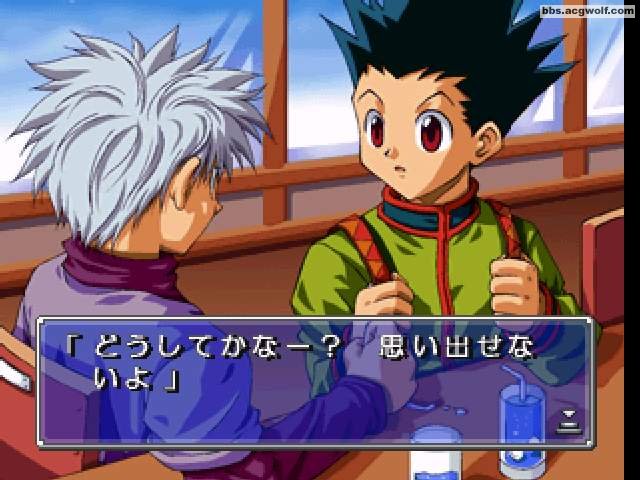The image size is (640, 480).
Task: Click the dialogue advance arrow indicator
Action: click(x=568, y=418)
